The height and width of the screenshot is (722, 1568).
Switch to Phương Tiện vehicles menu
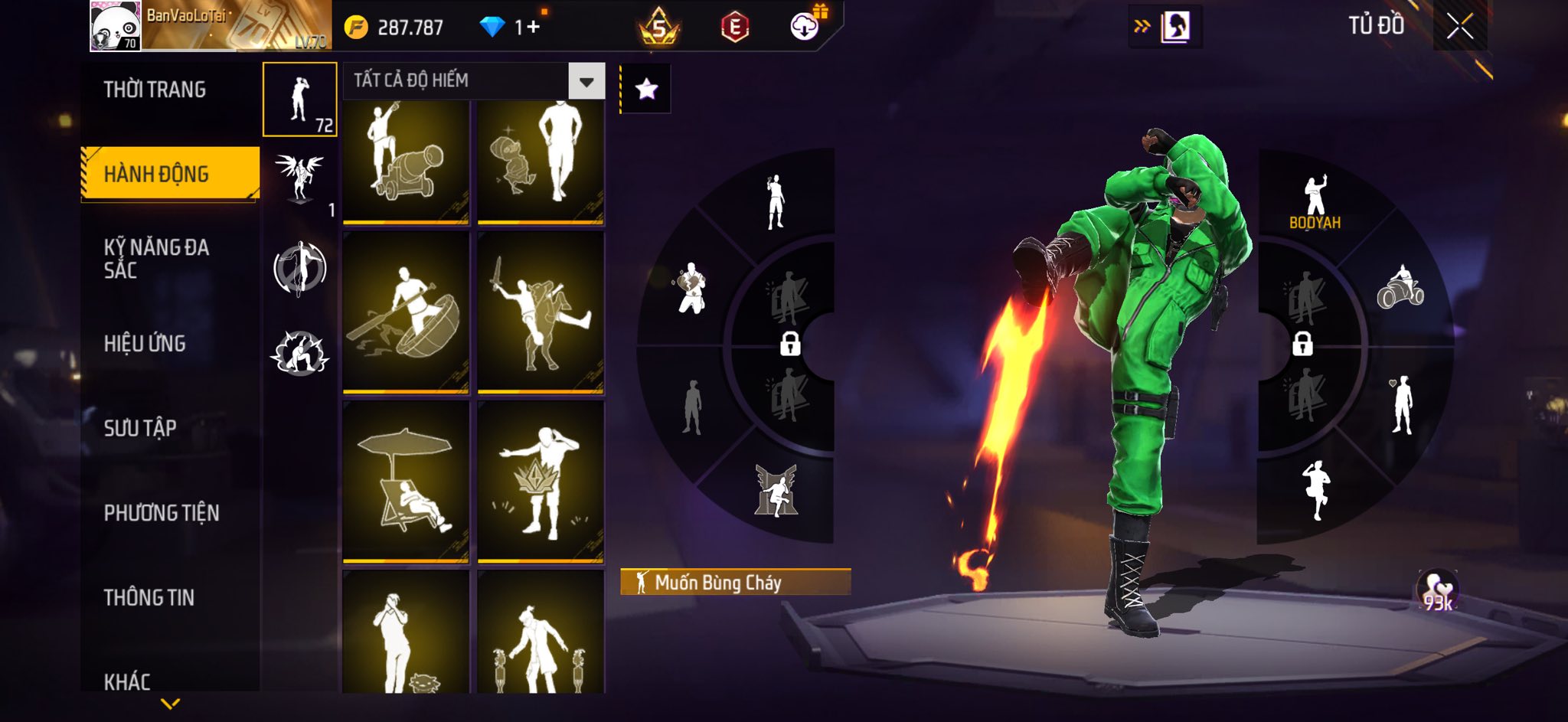[162, 513]
